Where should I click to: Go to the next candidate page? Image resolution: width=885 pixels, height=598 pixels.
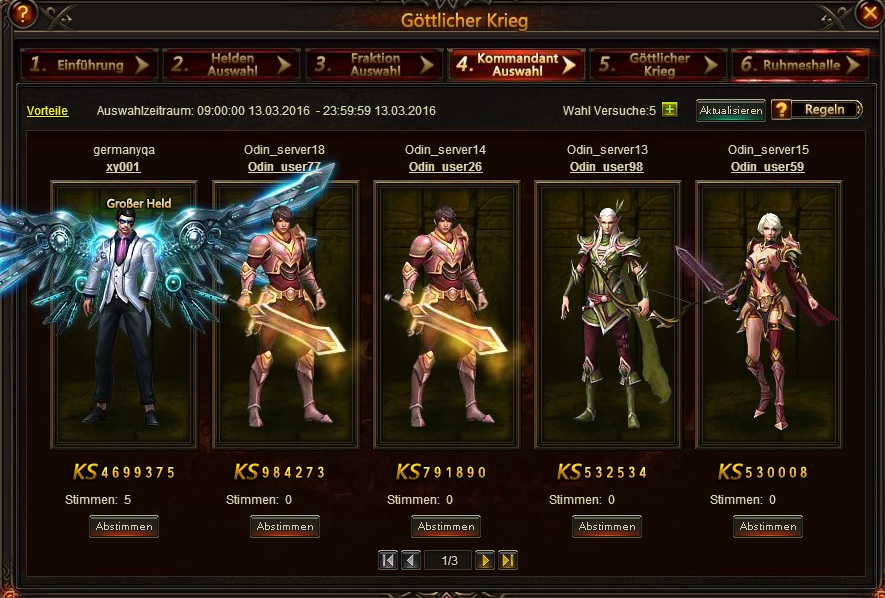point(485,560)
